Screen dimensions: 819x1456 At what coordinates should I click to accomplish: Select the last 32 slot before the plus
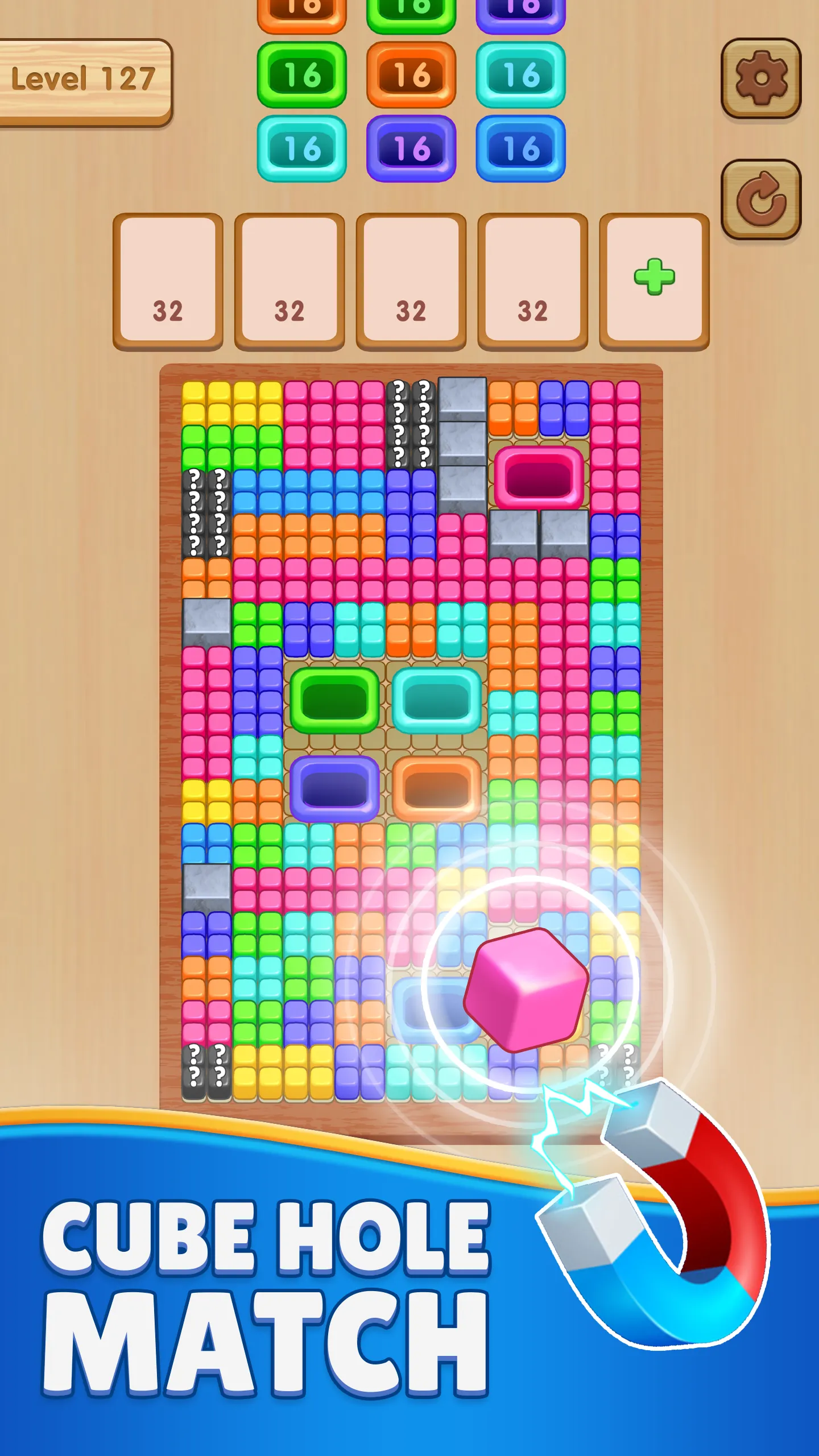(533, 279)
